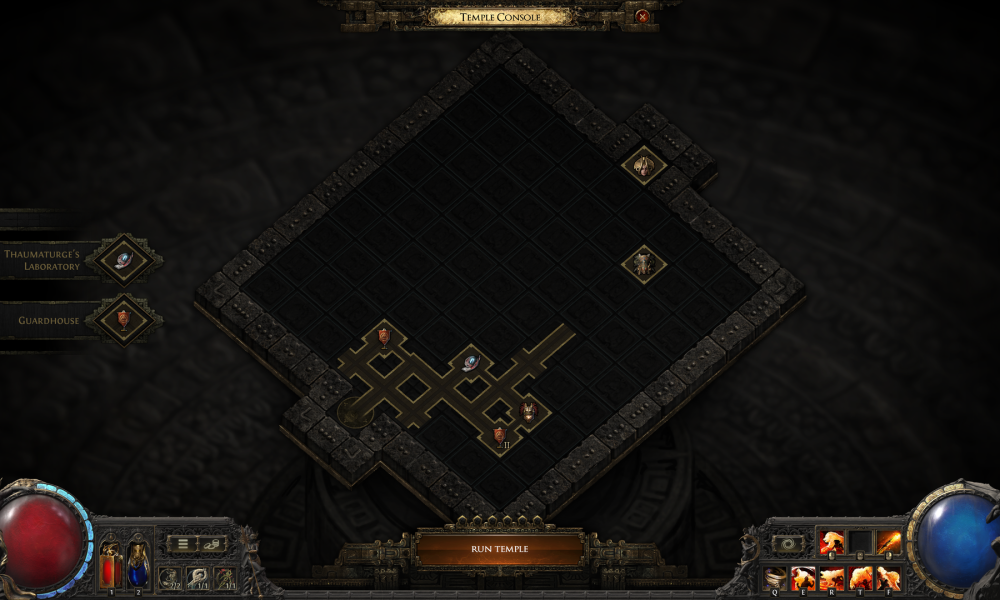Run the temple
The height and width of the screenshot is (600, 1000).
(499, 549)
